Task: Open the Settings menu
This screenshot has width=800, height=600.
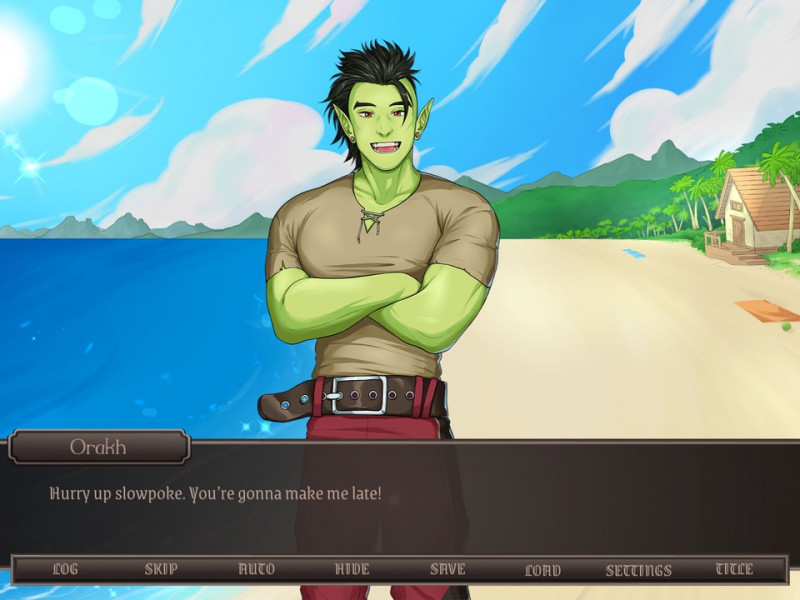Action: (639, 570)
